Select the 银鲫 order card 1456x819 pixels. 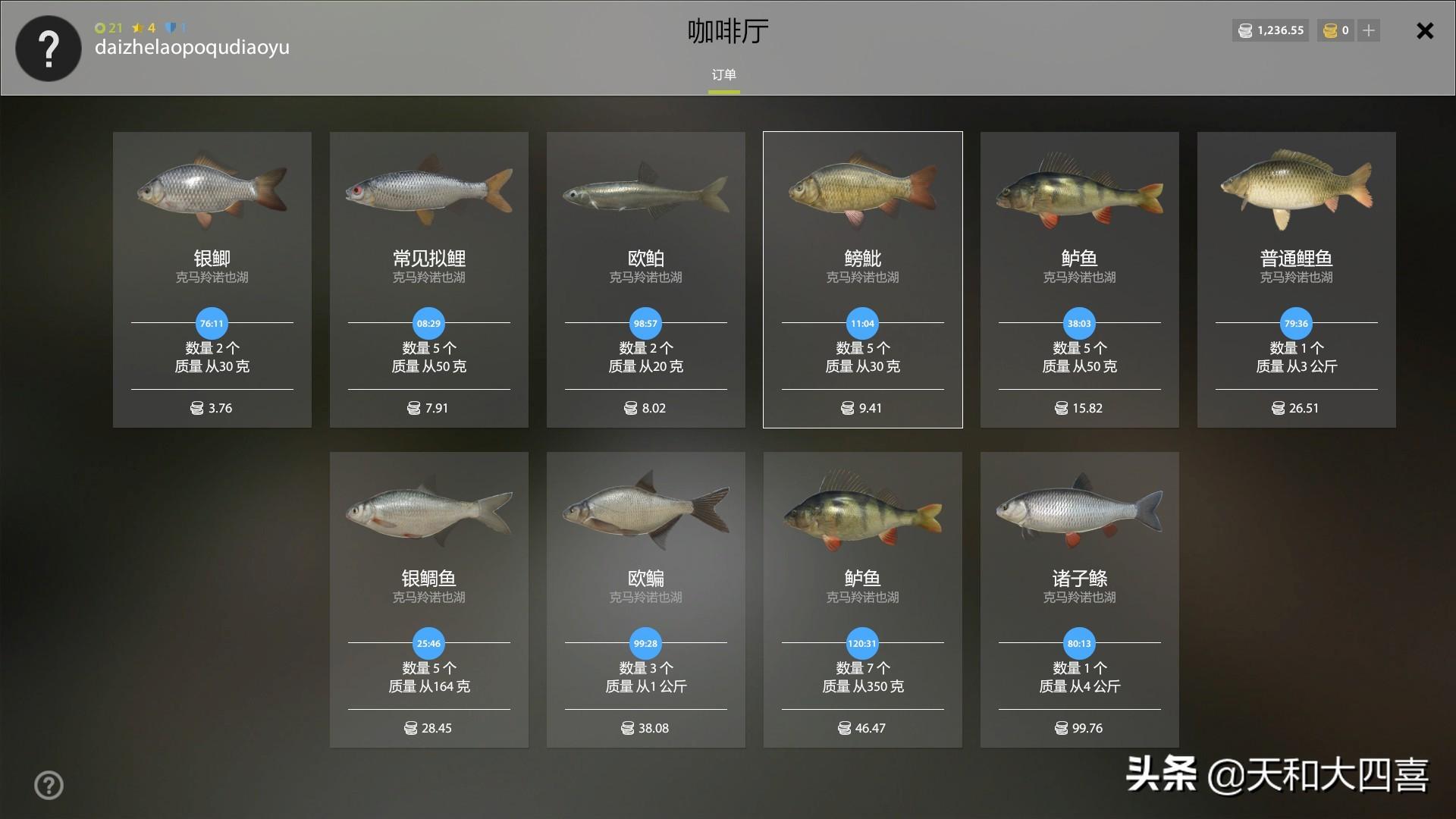coord(212,279)
